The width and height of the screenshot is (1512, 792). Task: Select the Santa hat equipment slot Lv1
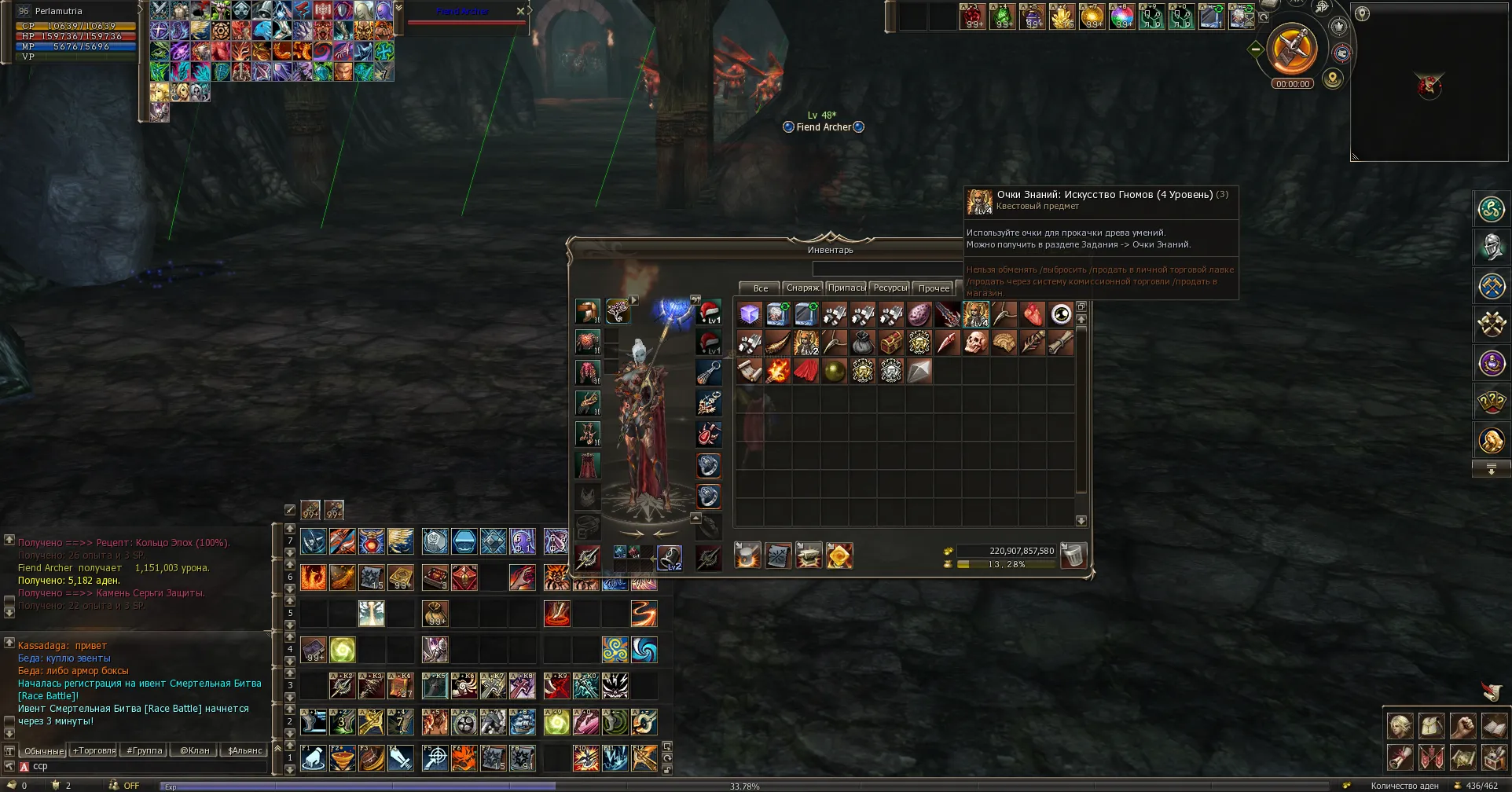709,312
